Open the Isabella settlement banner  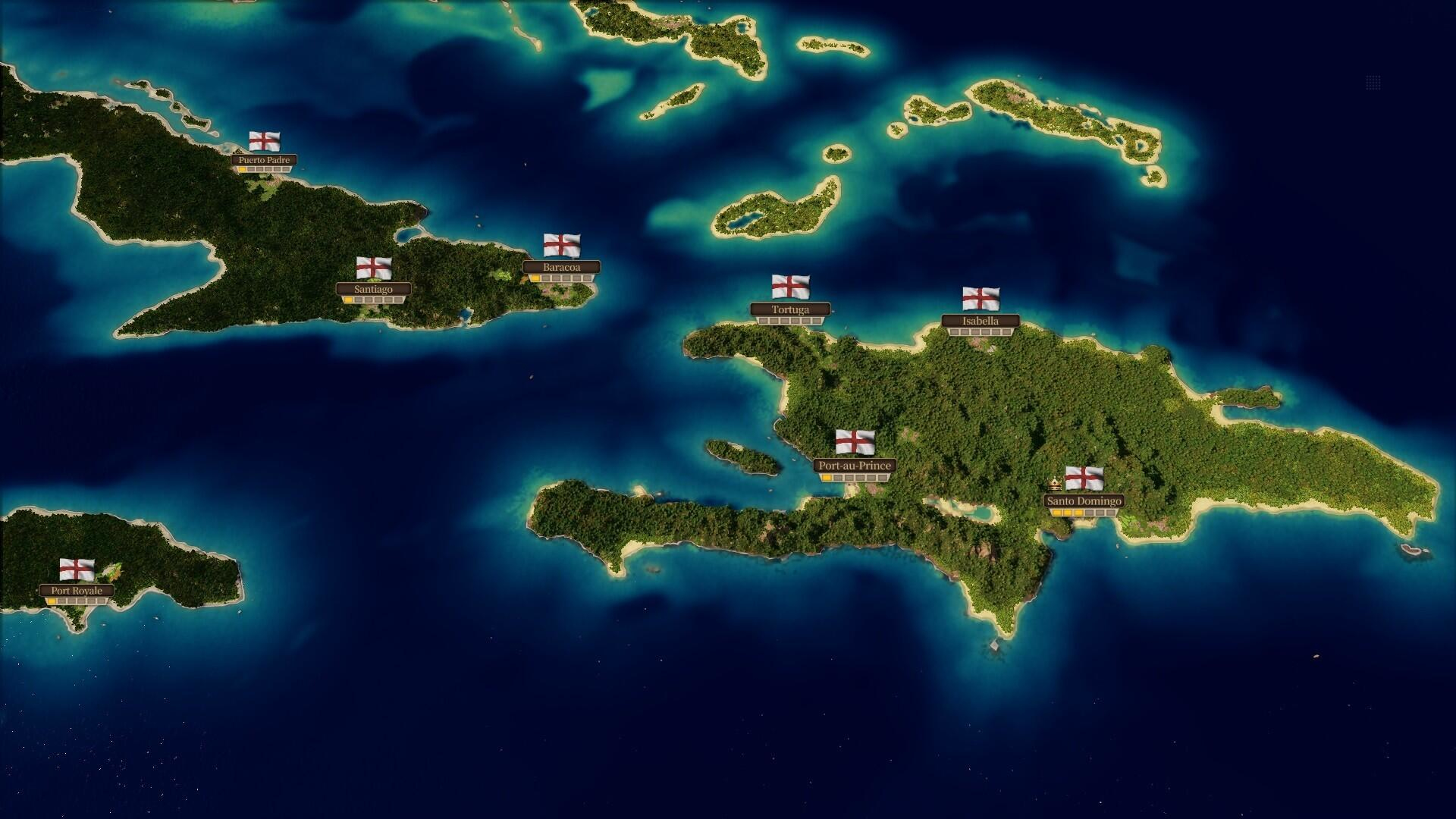[x=982, y=321]
